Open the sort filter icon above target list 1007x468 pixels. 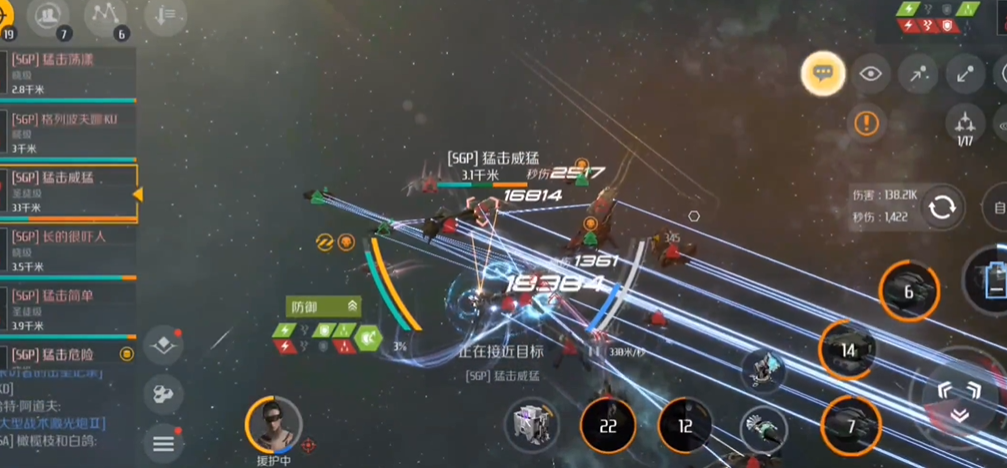pyautogui.click(x=164, y=16)
